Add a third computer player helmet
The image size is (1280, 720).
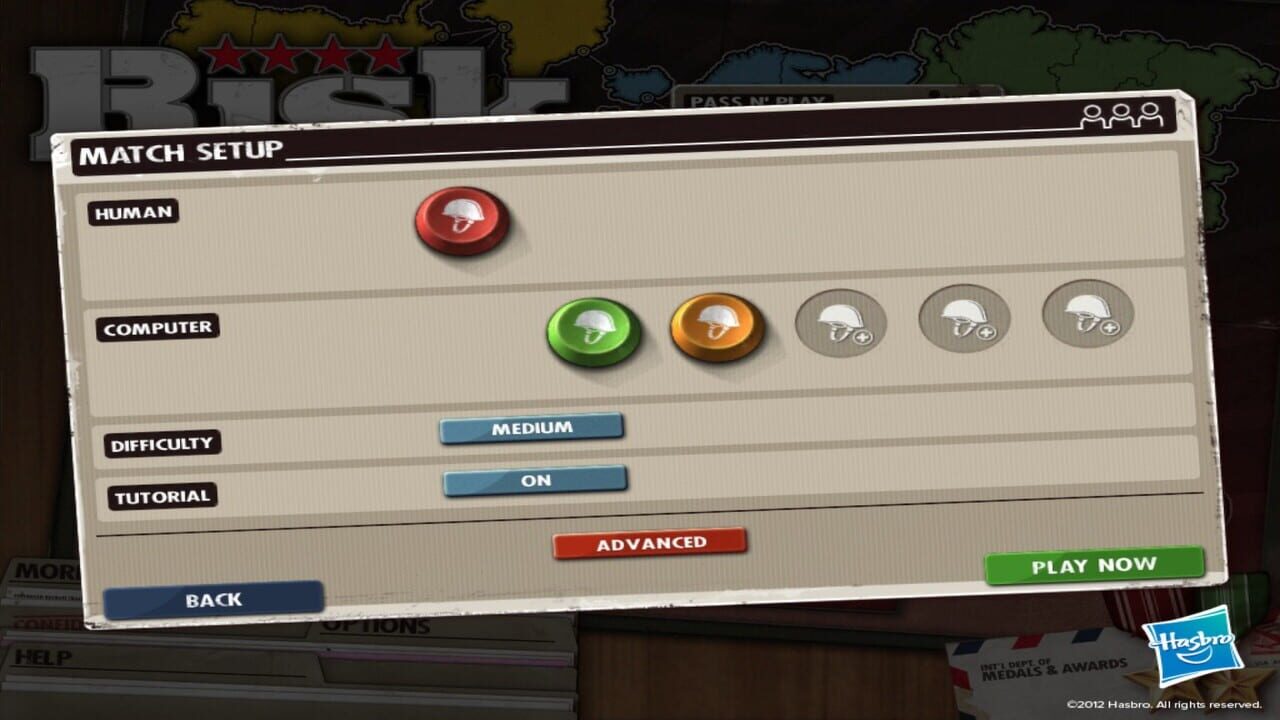coord(841,322)
